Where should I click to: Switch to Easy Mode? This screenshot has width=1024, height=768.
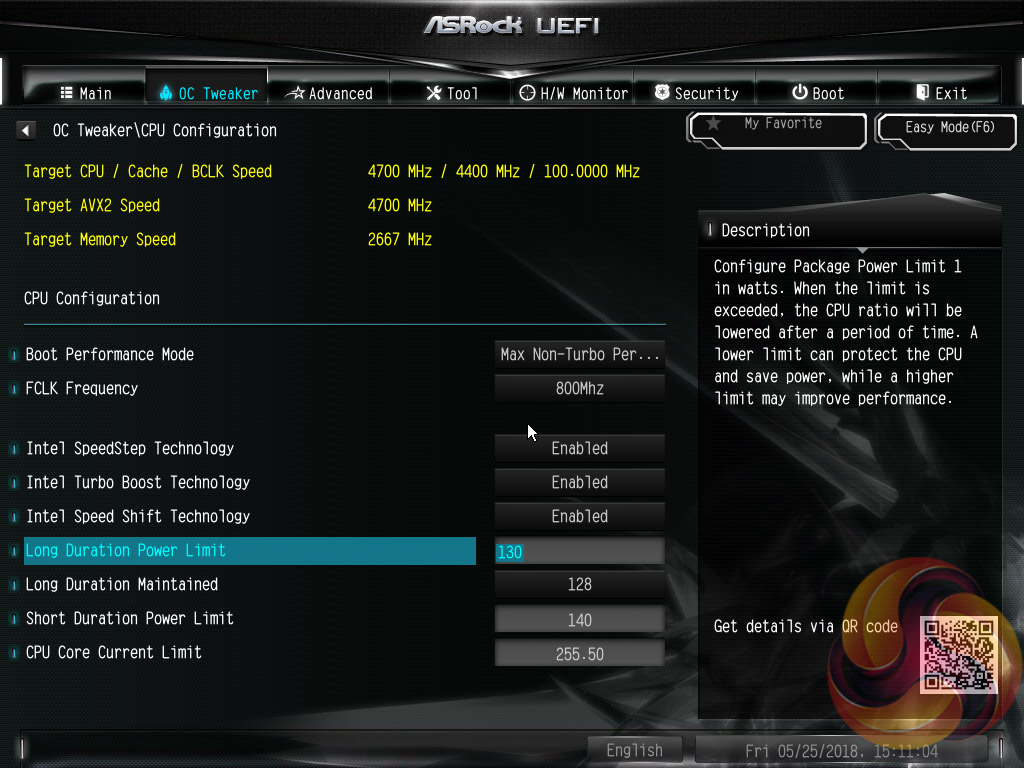click(x=948, y=128)
